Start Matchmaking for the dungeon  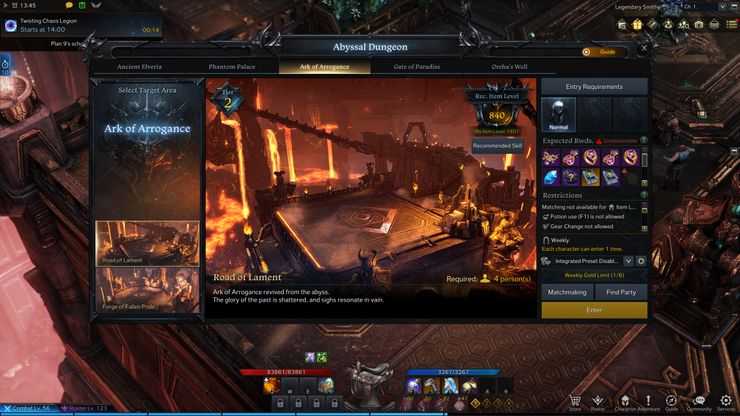(567, 292)
